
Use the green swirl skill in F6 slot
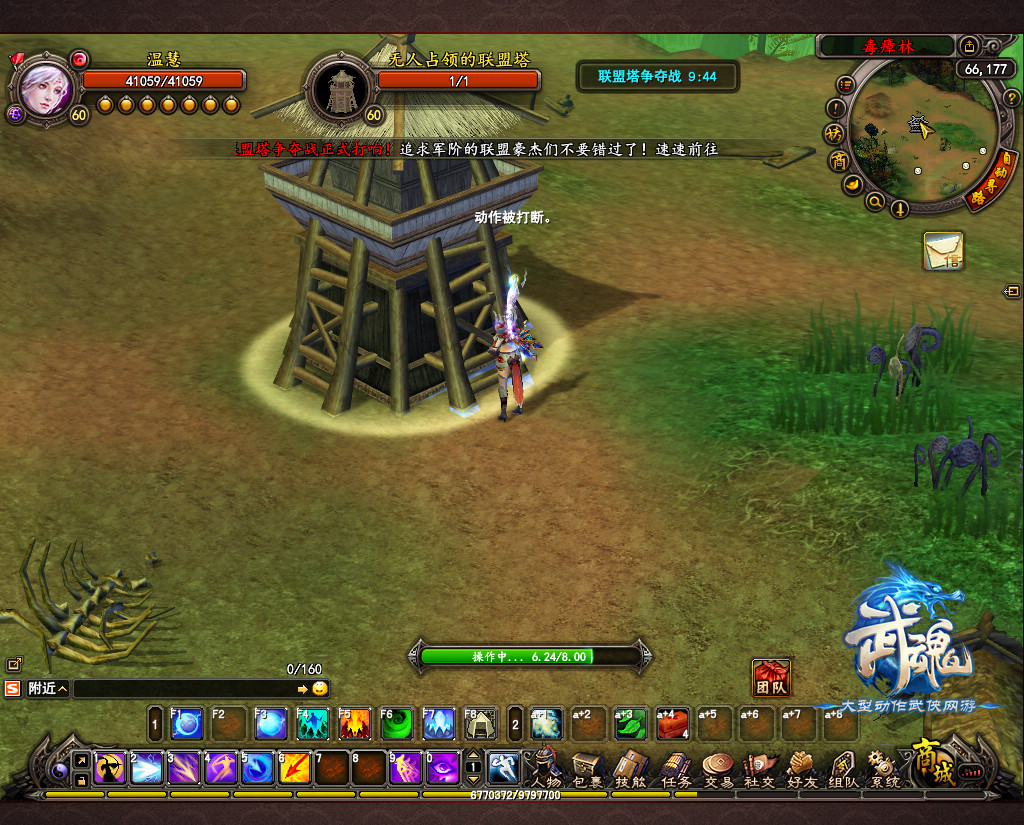[x=397, y=723]
